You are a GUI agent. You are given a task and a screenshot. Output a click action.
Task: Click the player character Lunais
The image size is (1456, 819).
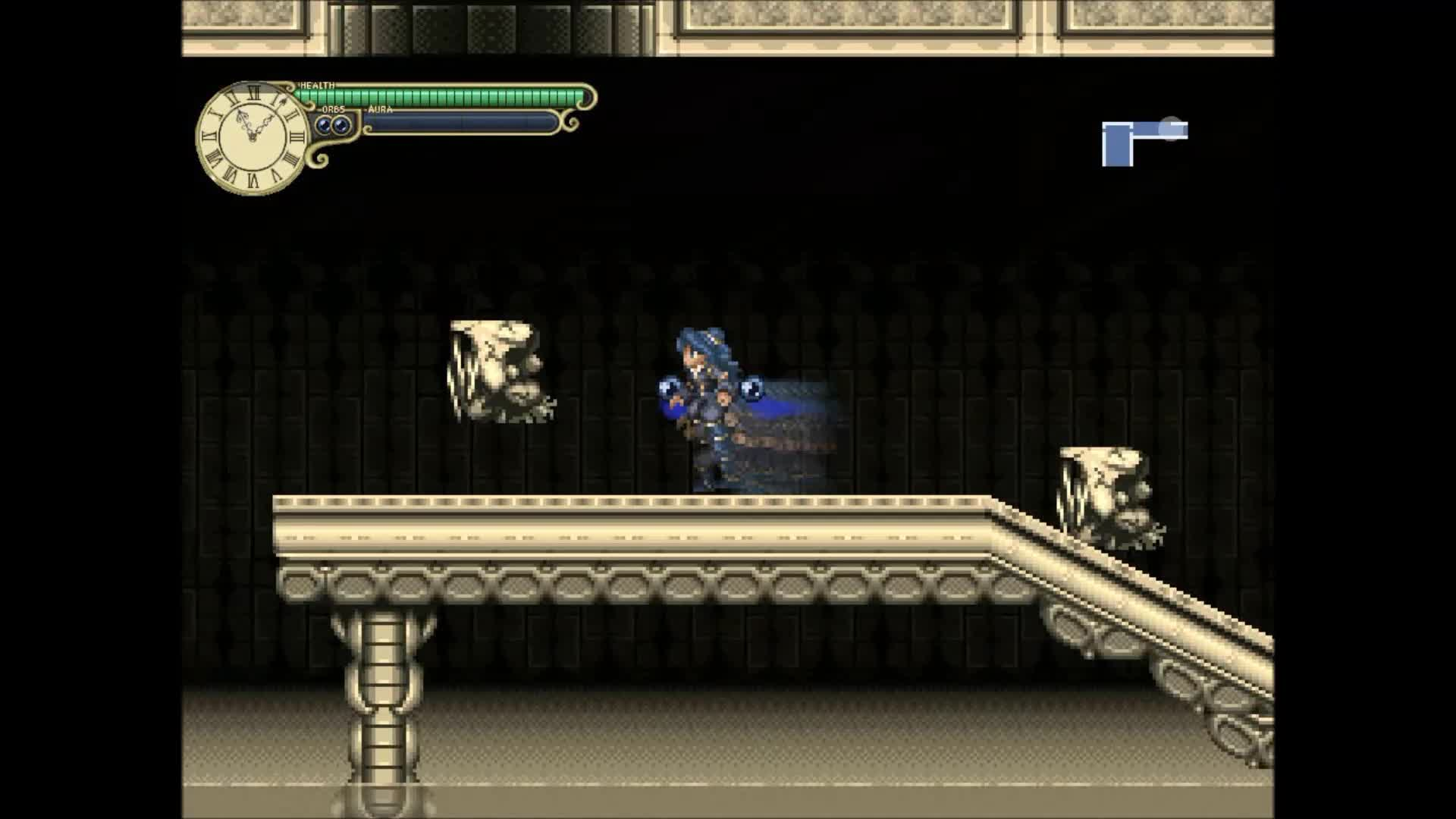pyautogui.click(x=705, y=394)
